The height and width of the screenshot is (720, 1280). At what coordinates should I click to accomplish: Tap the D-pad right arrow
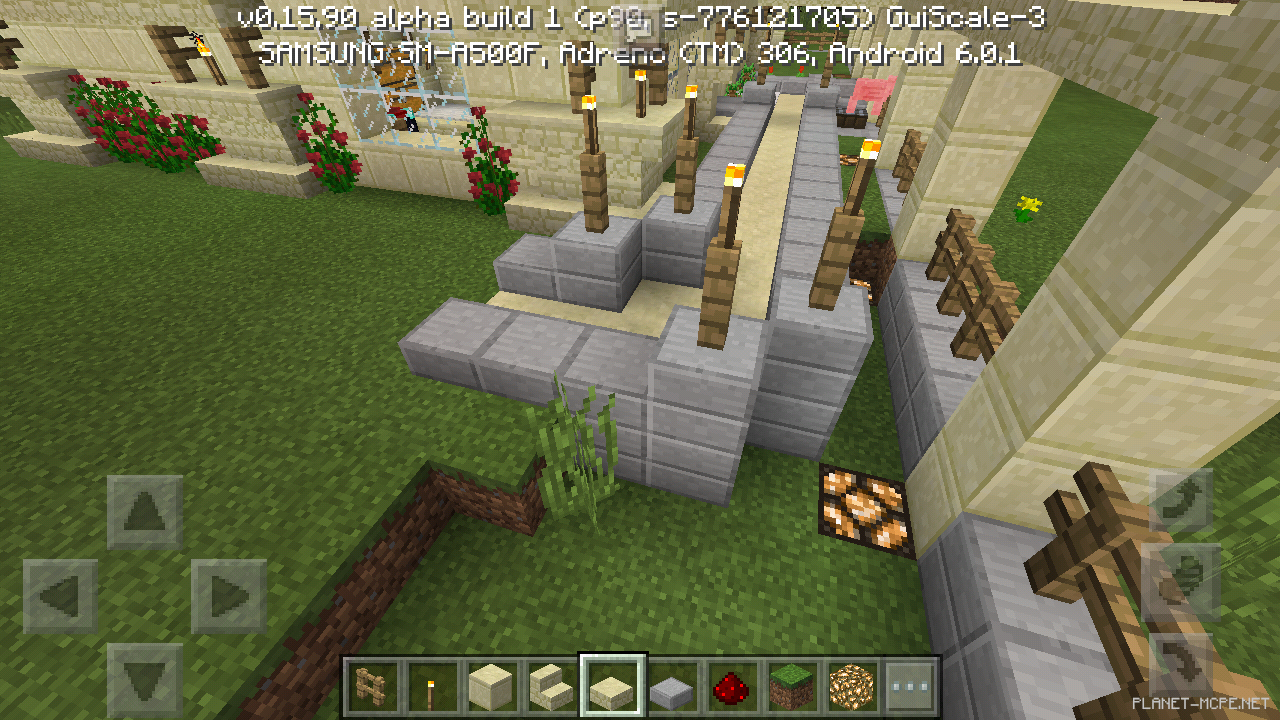tap(229, 597)
